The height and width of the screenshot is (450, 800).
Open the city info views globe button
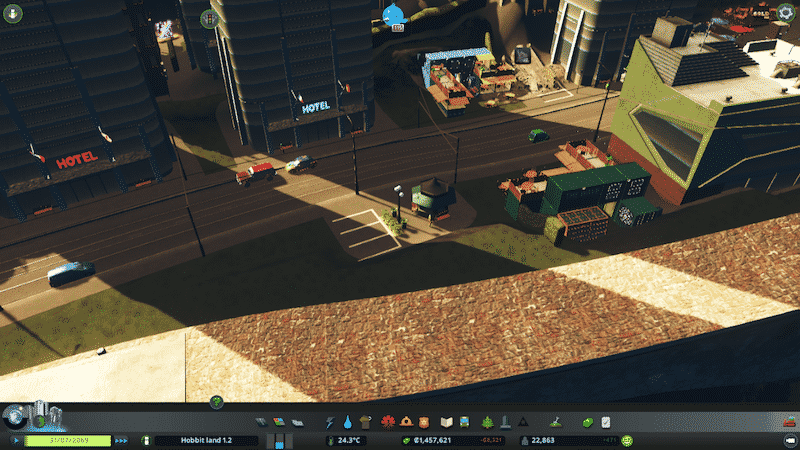(14, 416)
